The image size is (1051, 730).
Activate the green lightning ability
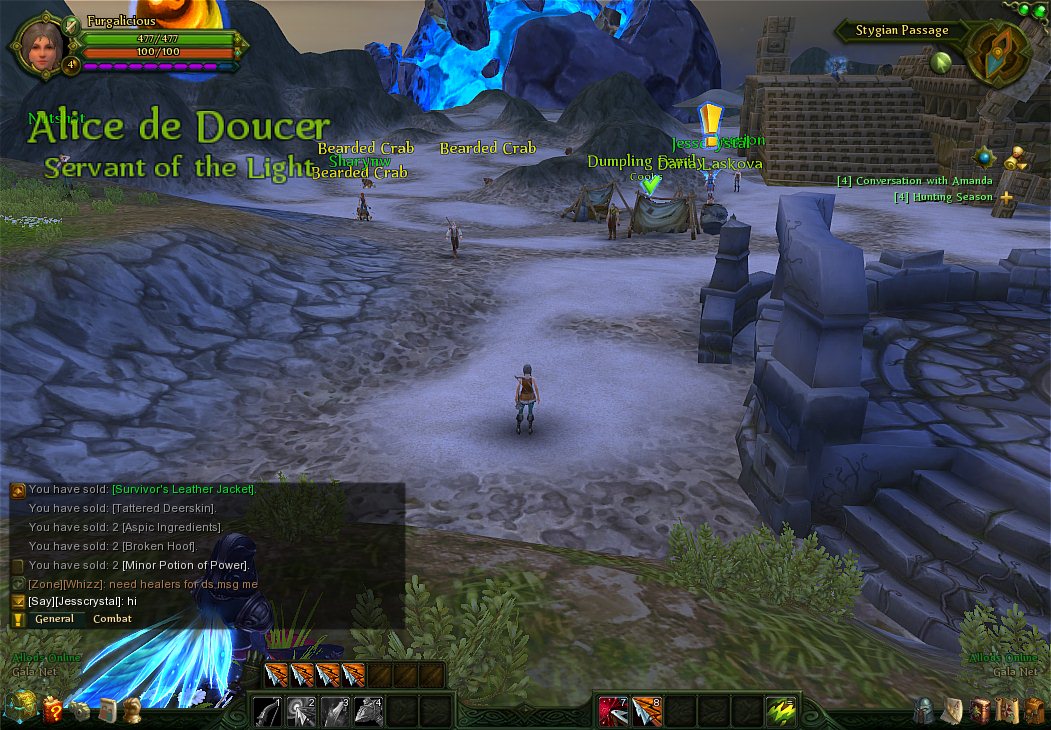pos(781,711)
